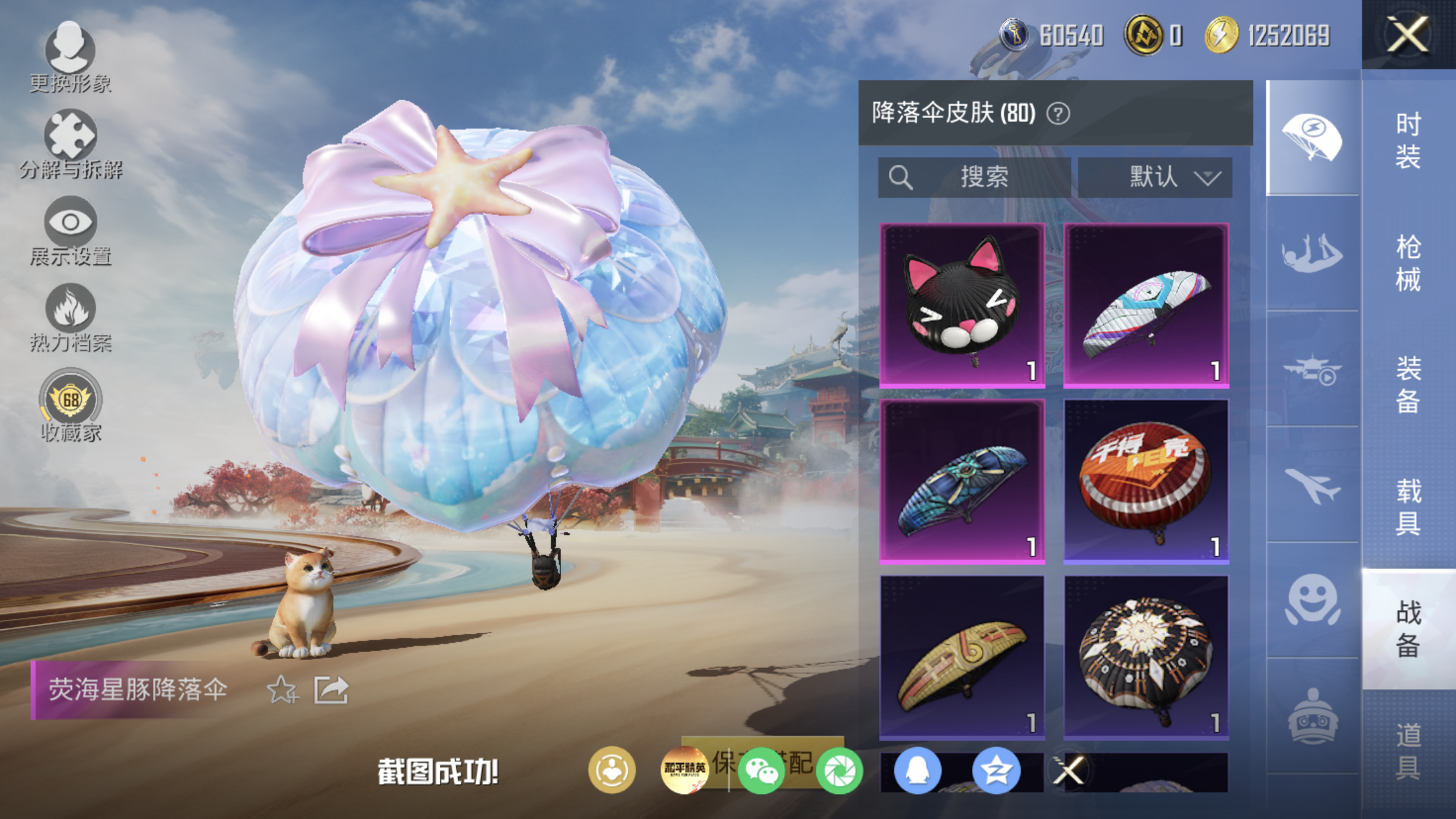Switch to the 枪械 firearms tab
The width and height of the screenshot is (1456, 819).
click(1408, 262)
